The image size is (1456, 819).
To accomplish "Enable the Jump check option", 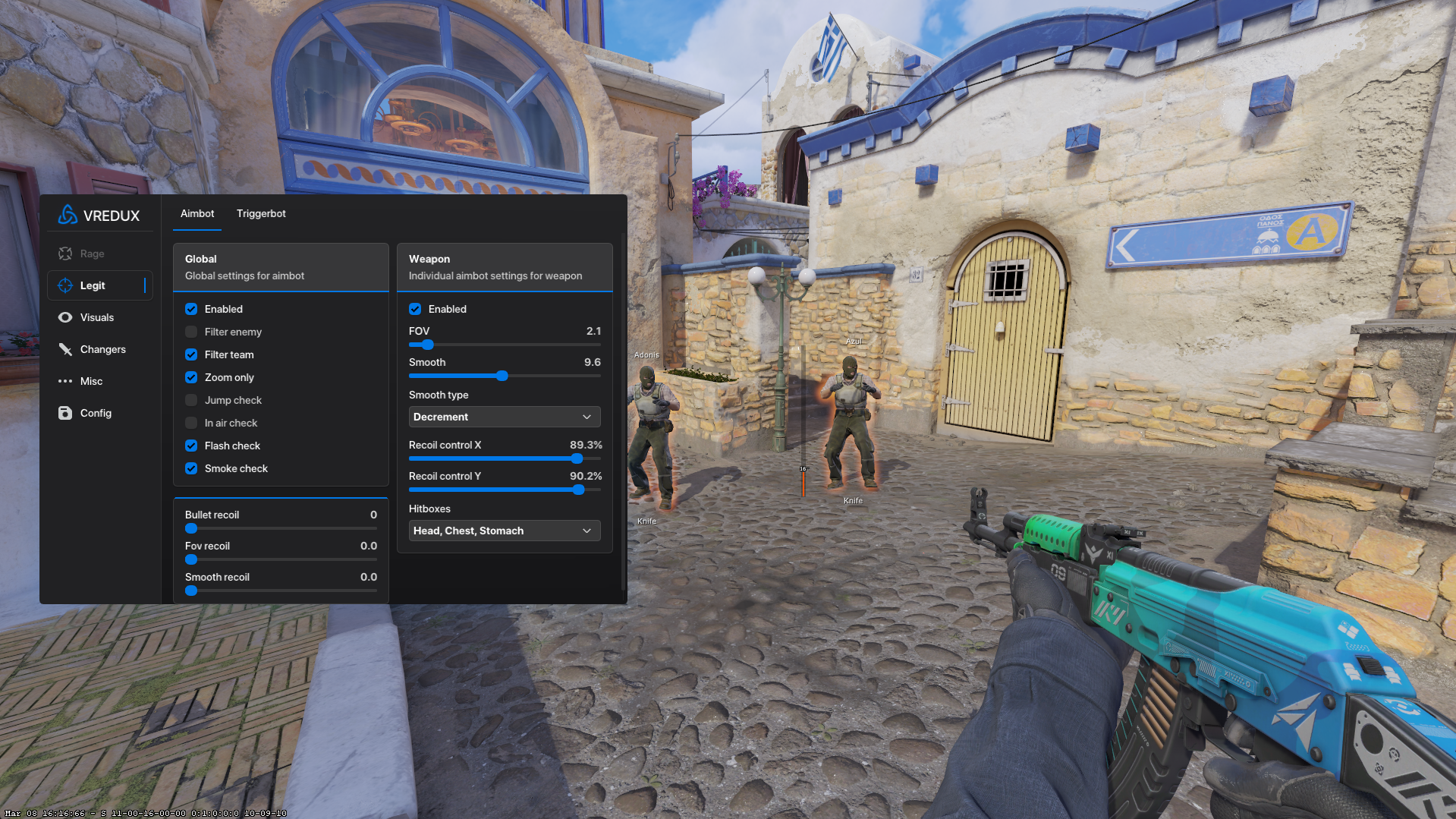I will pos(191,400).
